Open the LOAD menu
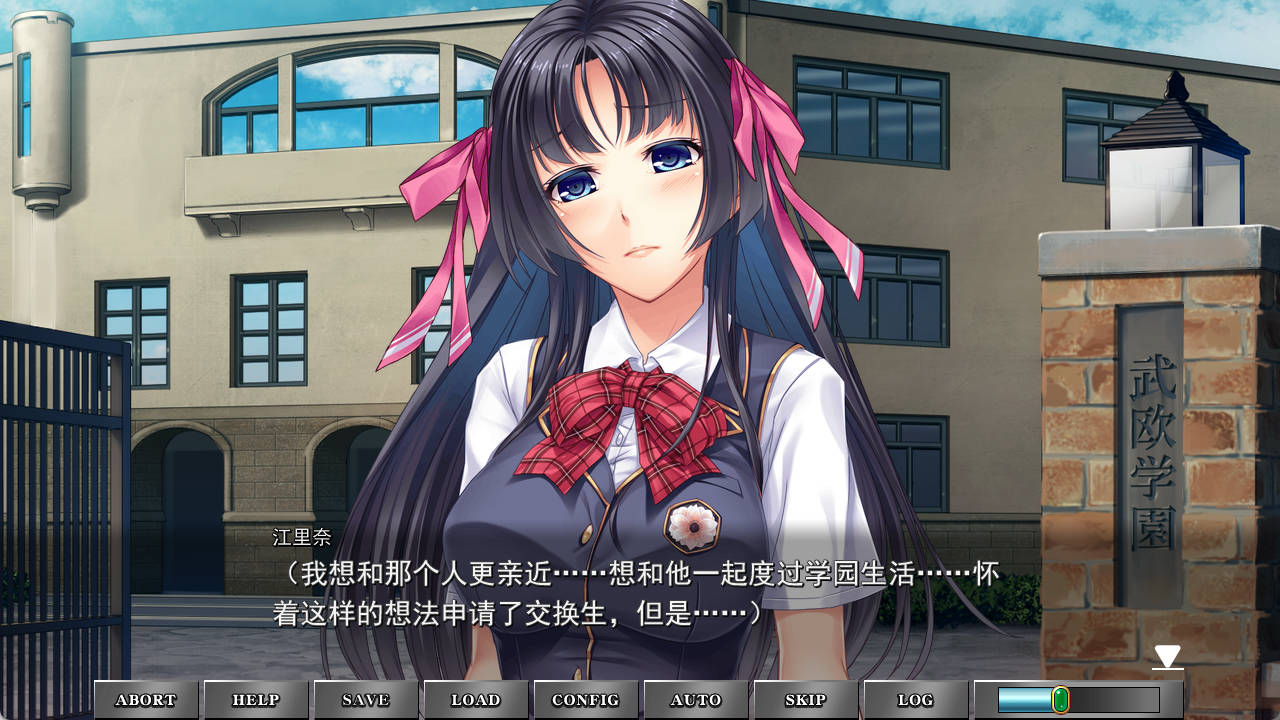 [x=476, y=700]
